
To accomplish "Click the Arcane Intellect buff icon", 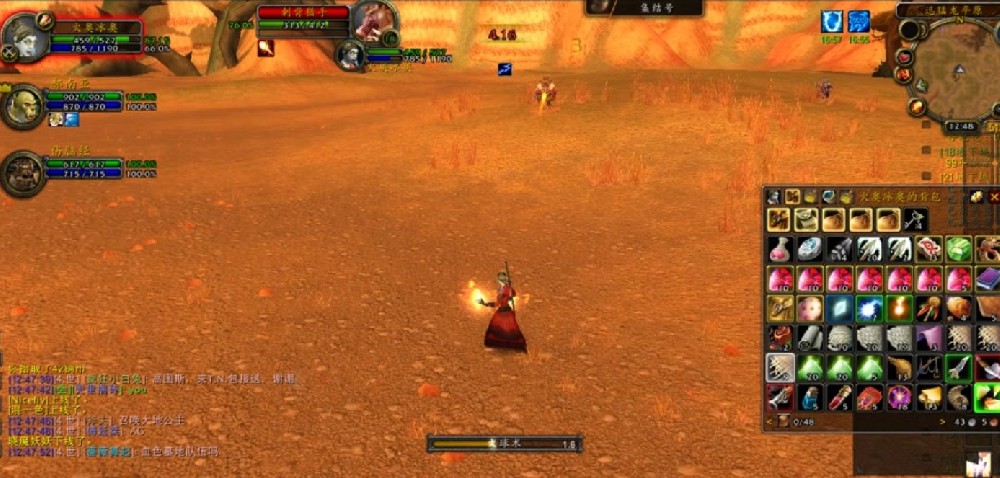I will tap(859, 21).
